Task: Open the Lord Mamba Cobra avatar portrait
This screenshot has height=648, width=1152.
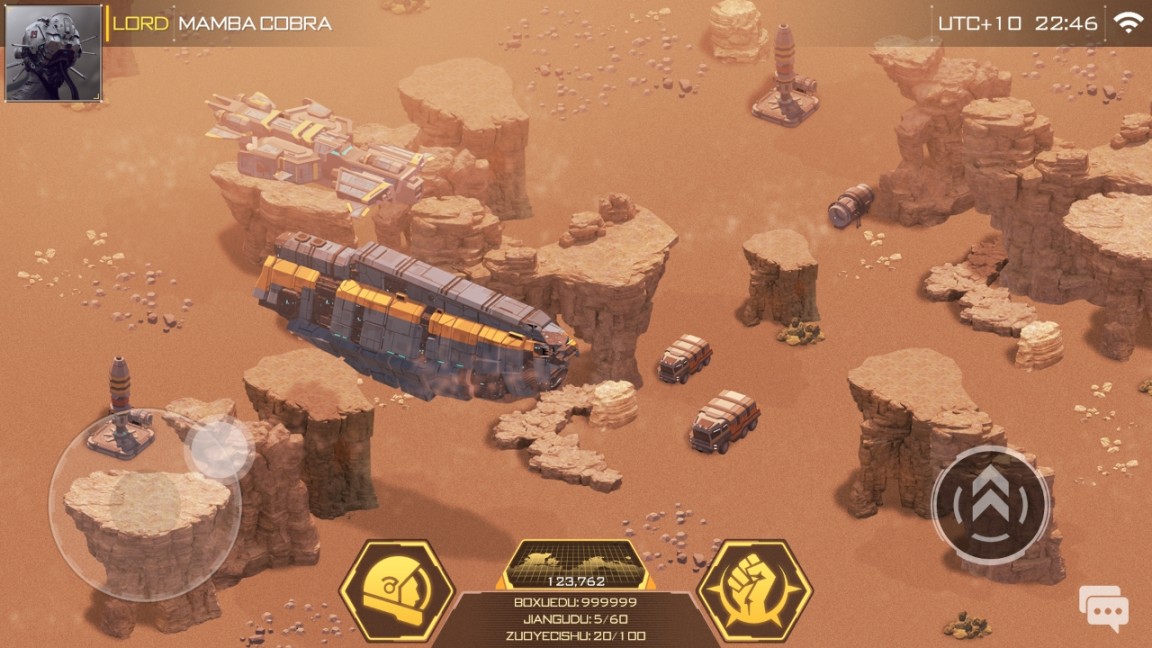Action: coord(53,52)
